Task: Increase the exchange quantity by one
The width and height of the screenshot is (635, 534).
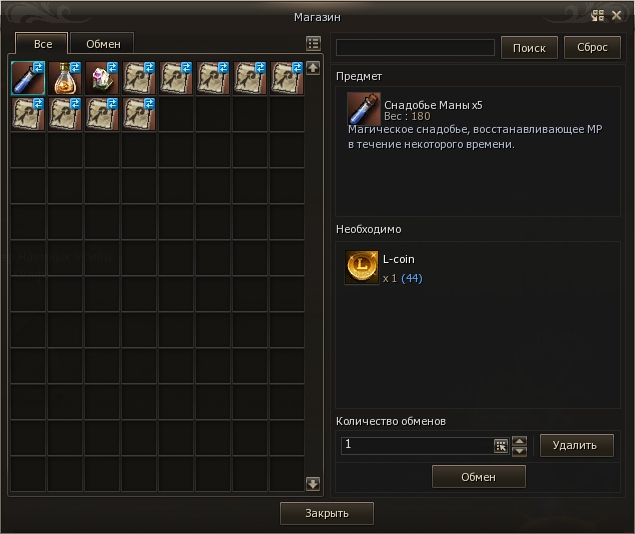Action: coord(519,440)
